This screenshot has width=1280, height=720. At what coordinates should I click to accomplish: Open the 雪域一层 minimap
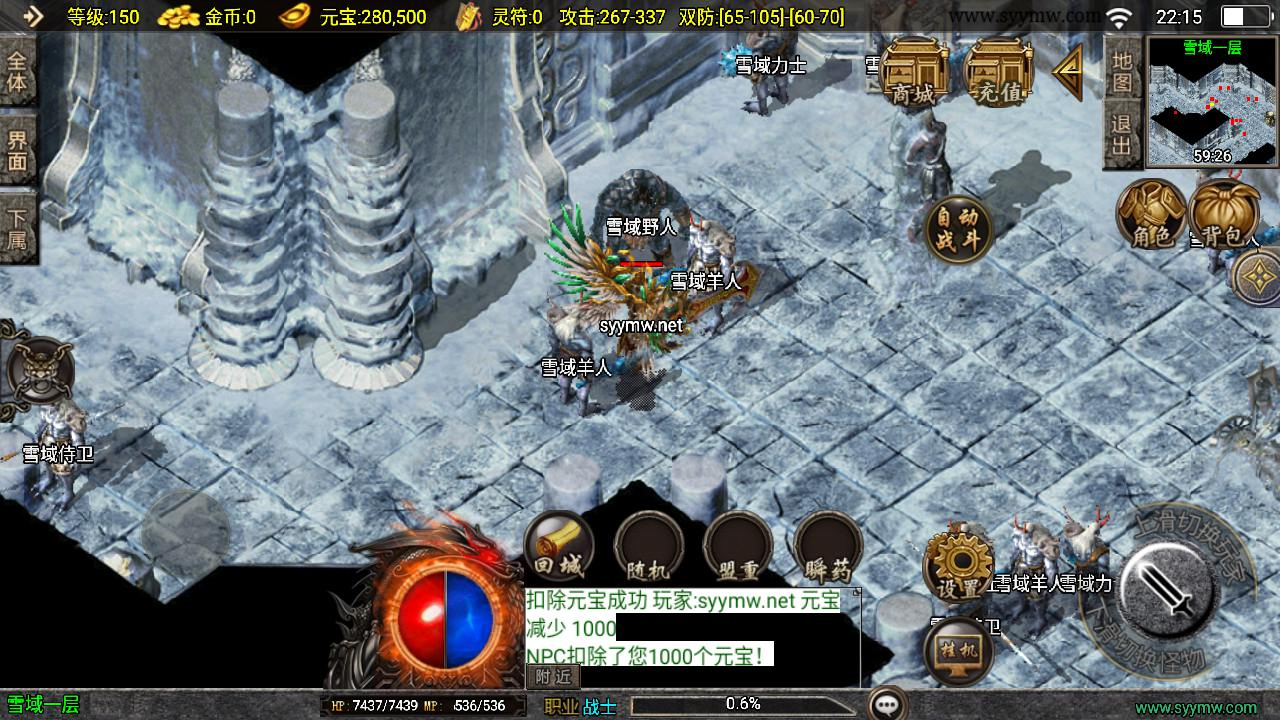click(1212, 101)
